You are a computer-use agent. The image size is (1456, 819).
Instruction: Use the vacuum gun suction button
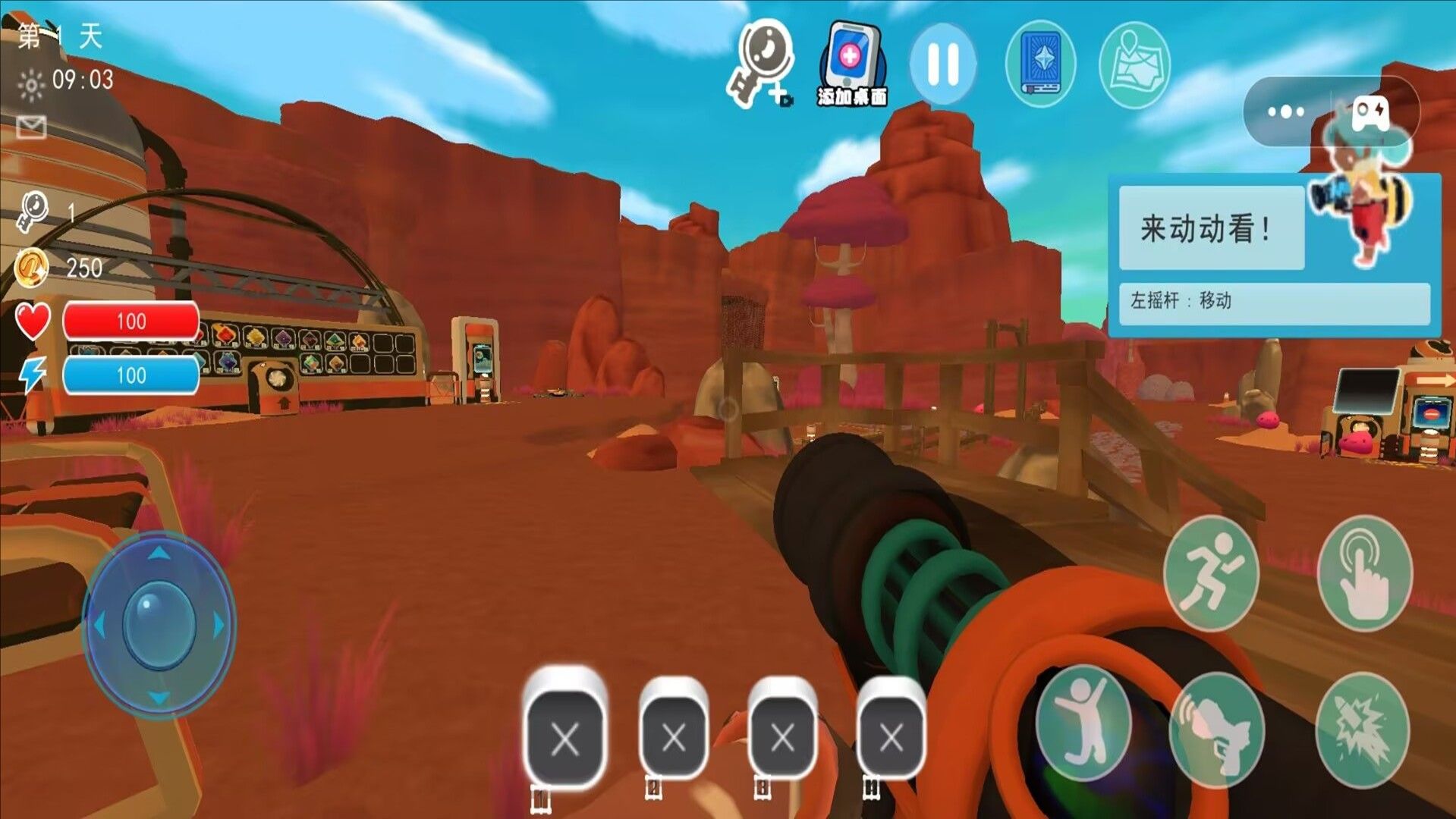click(x=1218, y=729)
